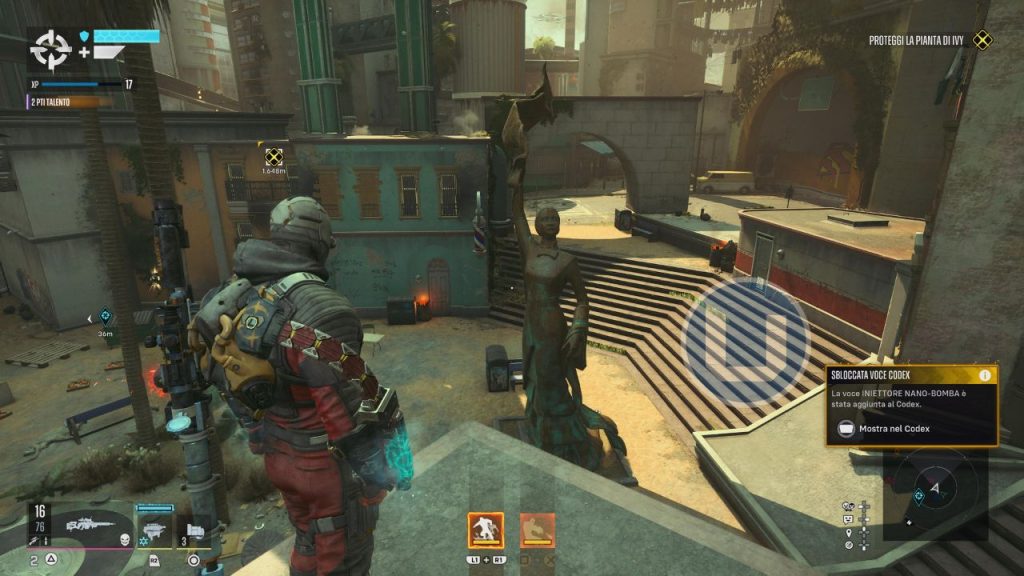Open the talent points '2 PTI TALENTO' indicator
Screen dimensions: 1024x576
pyautogui.click(x=55, y=102)
